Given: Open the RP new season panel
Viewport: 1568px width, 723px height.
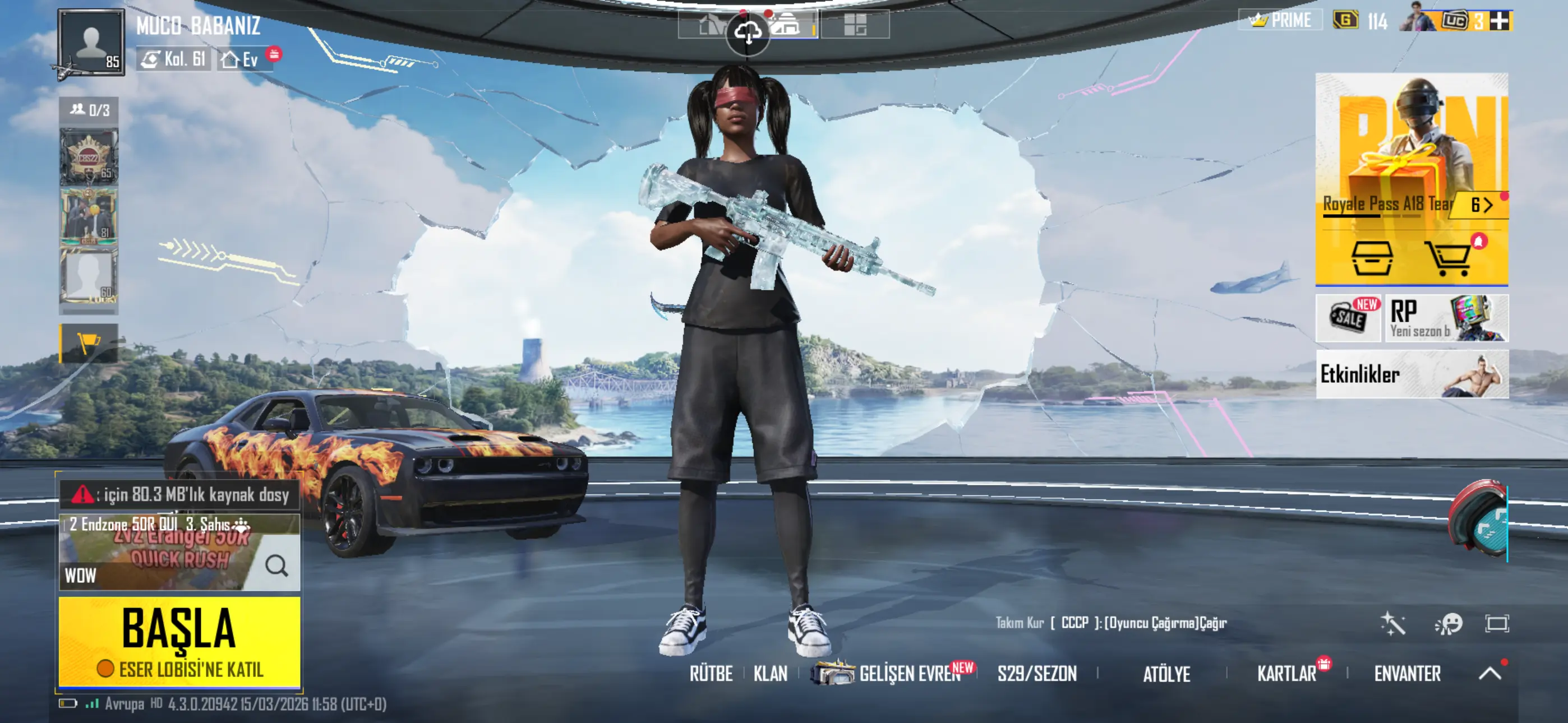Looking at the screenshot, I should pyautogui.click(x=1446, y=318).
